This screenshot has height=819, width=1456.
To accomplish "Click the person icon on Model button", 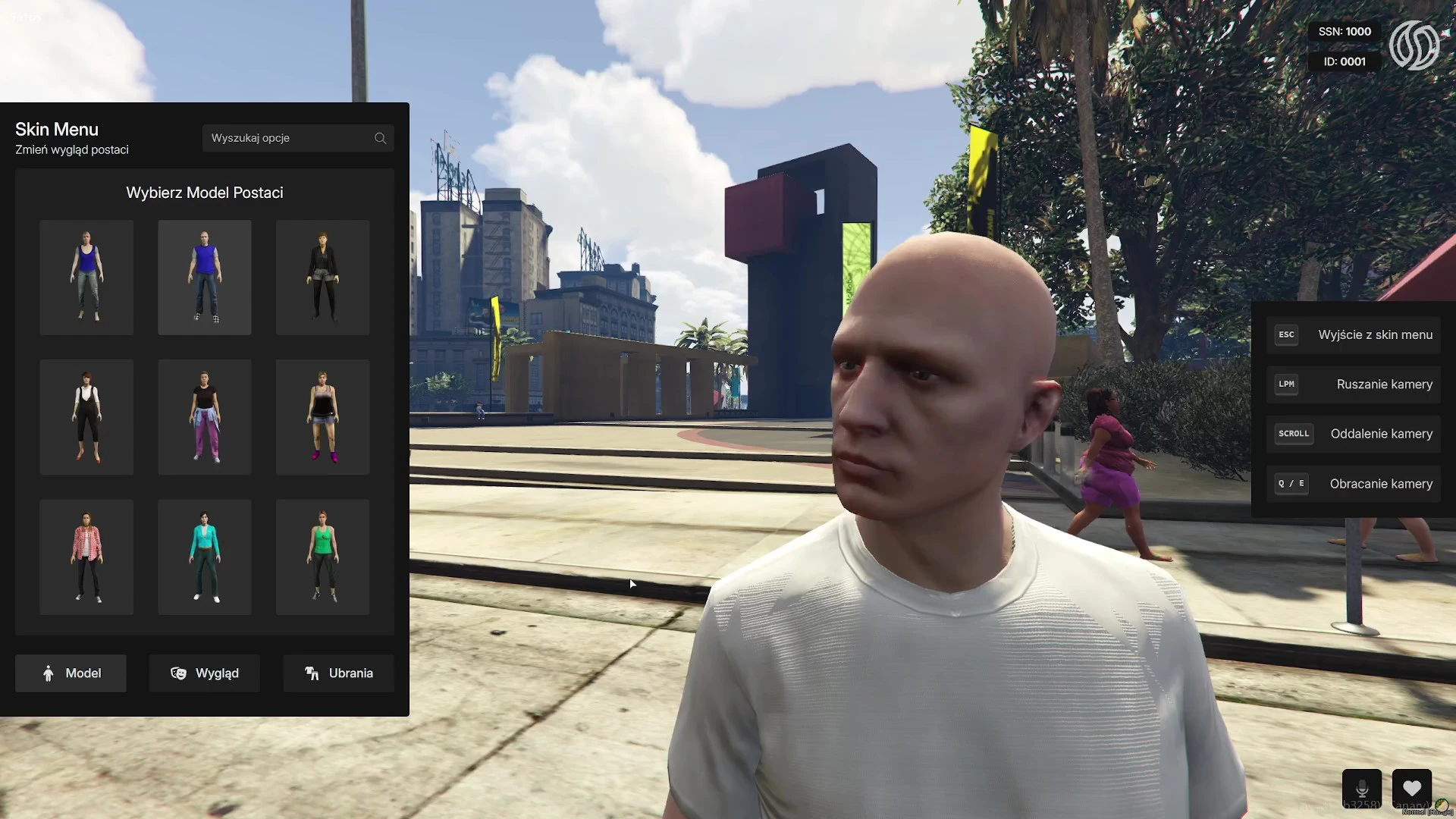I will click(48, 673).
